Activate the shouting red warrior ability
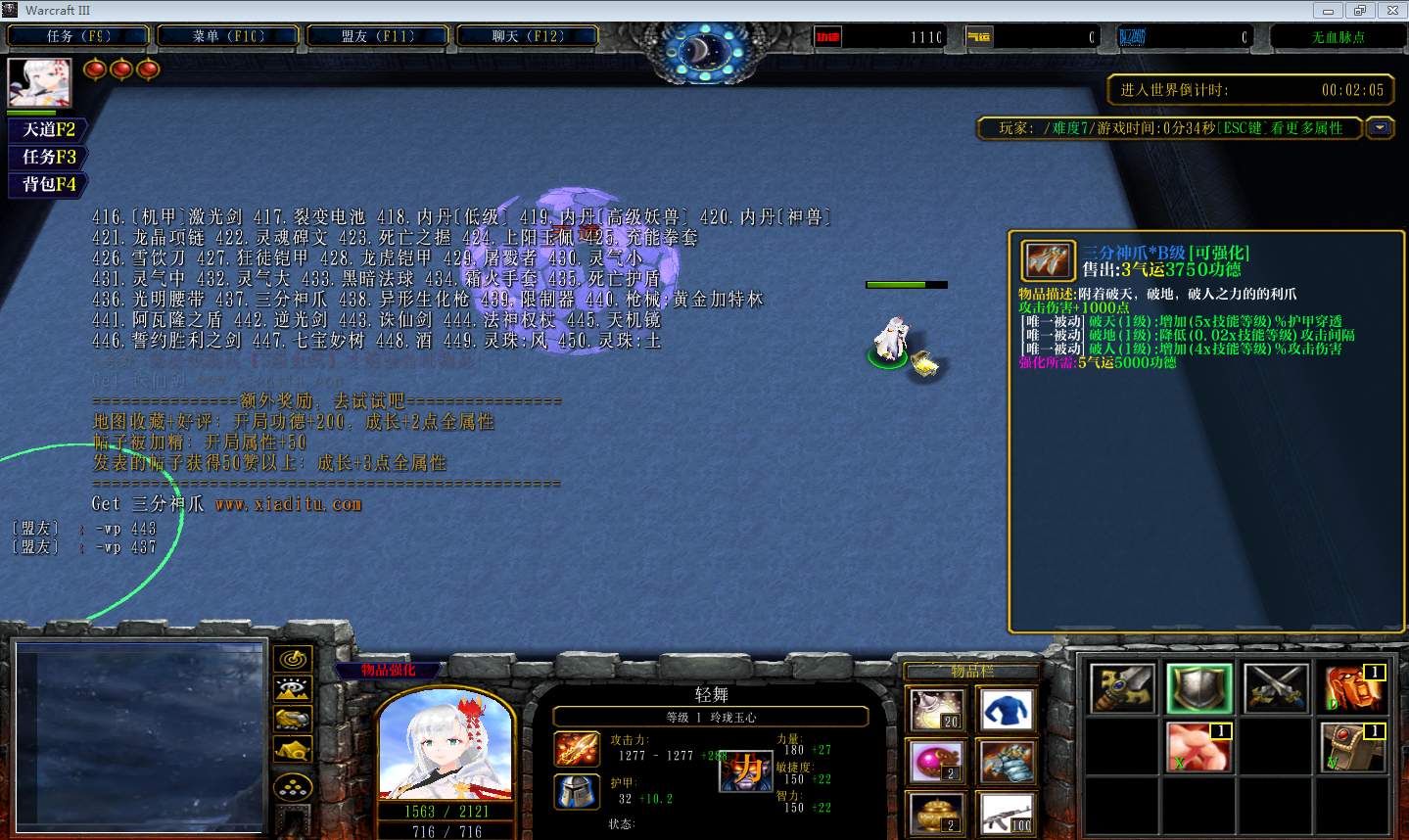 point(1354,688)
